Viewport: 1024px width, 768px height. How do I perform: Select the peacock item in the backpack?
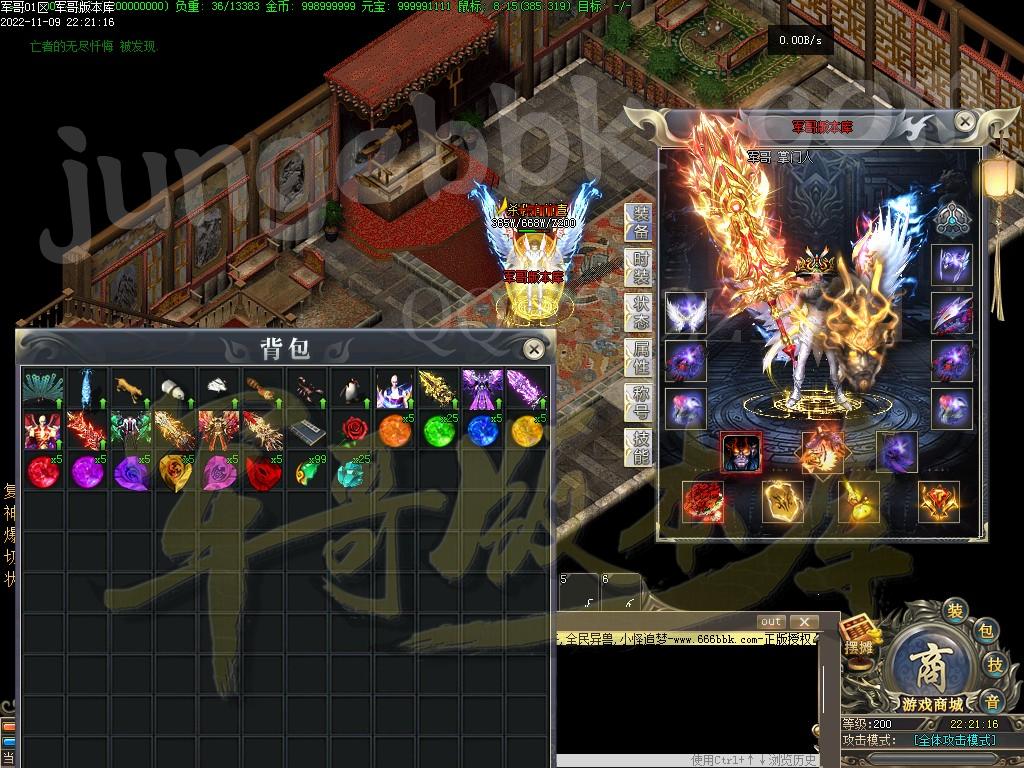[x=42, y=389]
